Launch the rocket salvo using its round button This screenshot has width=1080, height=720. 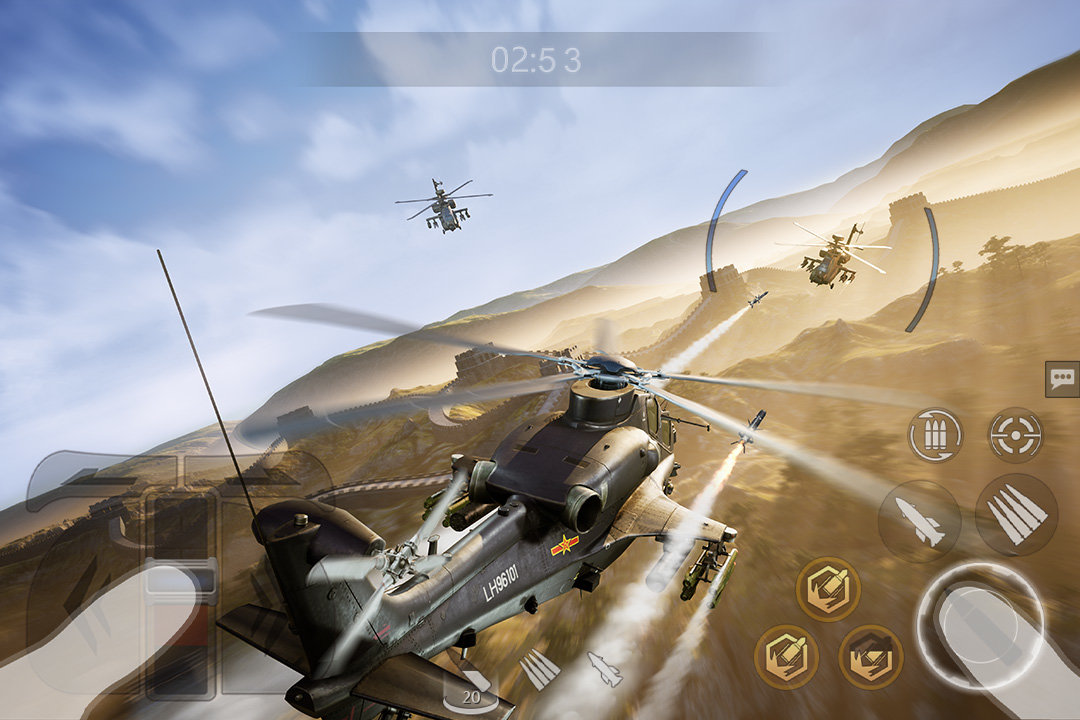click(x=1016, y=515)
